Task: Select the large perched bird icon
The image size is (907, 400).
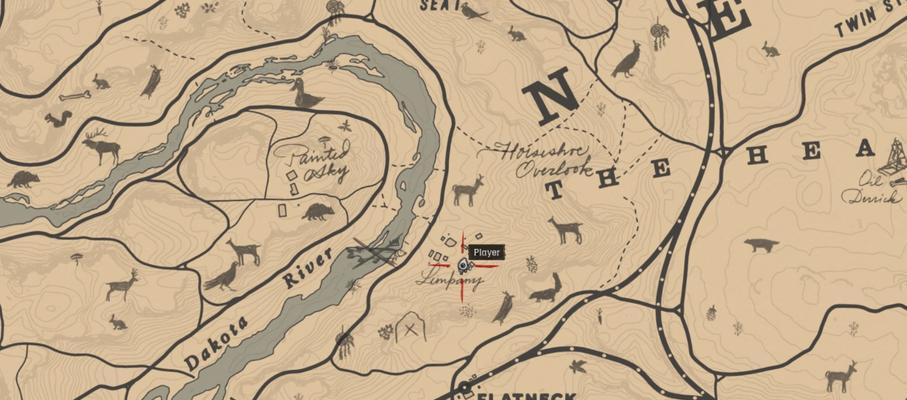Action: click(x=627, y=60)
